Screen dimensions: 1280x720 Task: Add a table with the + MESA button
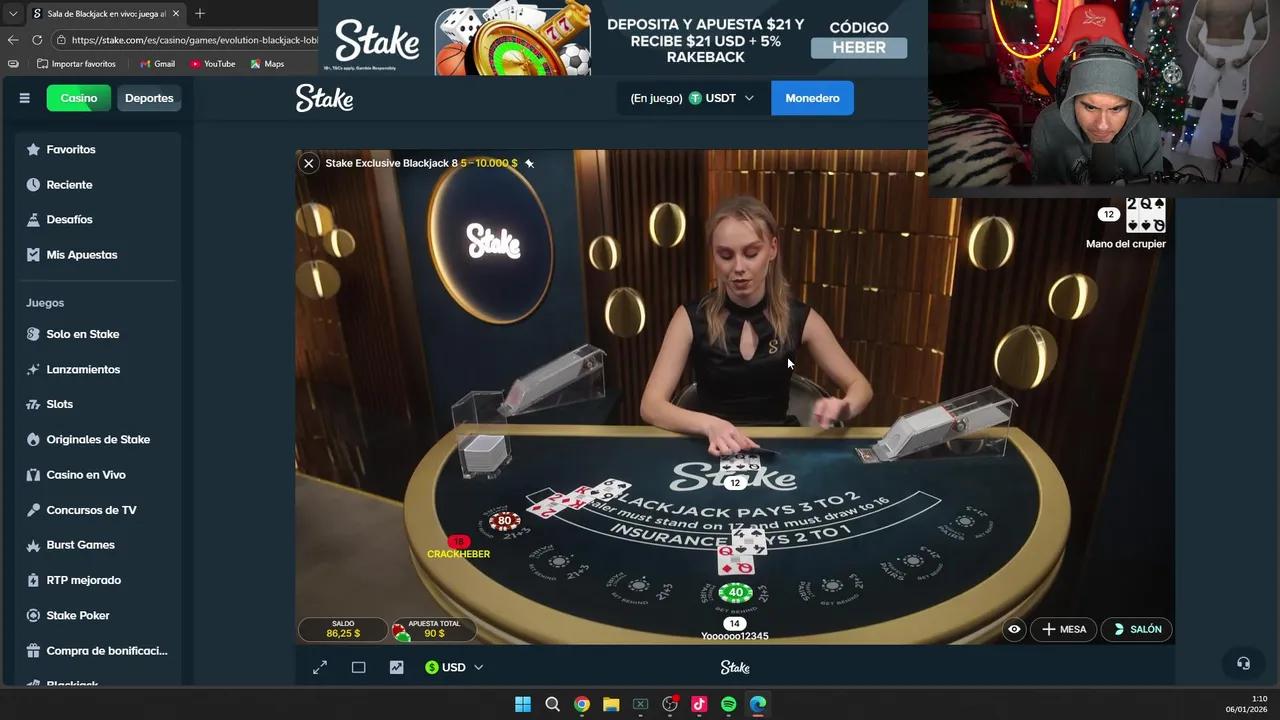1063,629
